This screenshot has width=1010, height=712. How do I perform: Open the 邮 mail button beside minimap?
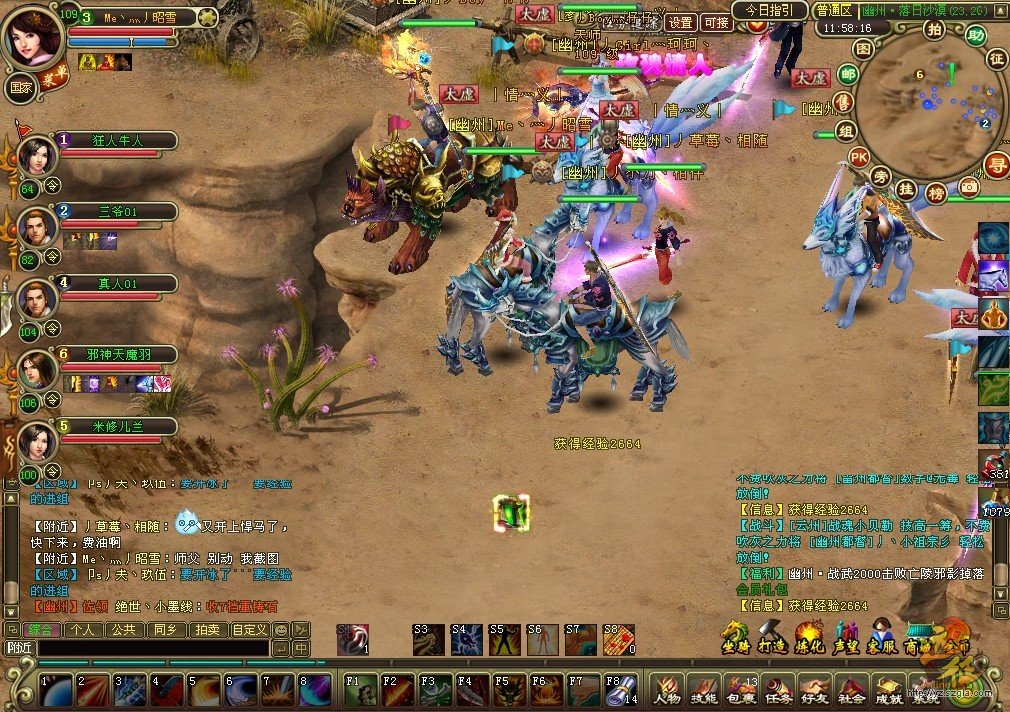tap(848, 75)
